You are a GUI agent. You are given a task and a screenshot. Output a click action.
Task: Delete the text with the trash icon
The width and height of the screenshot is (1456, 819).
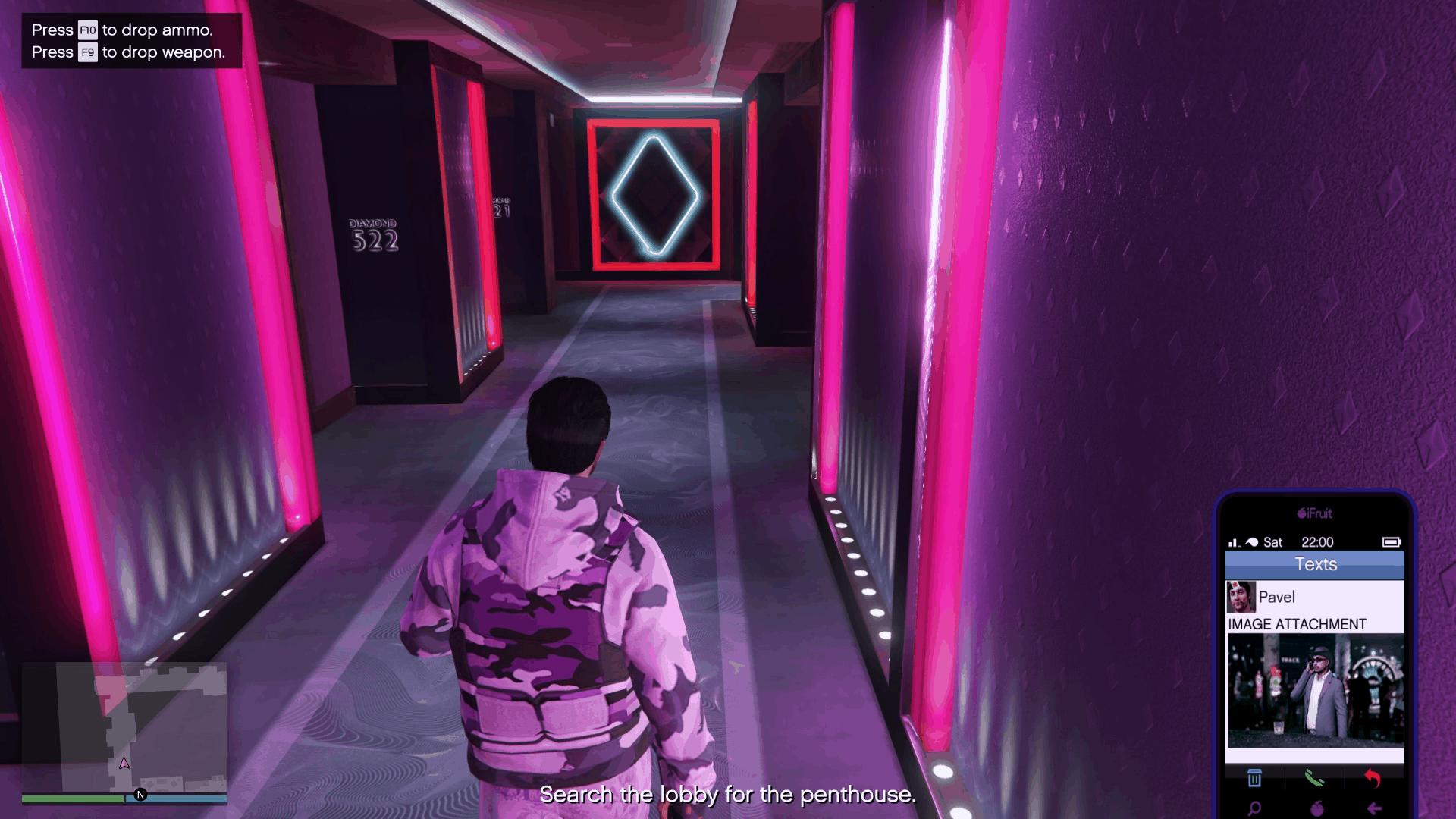pyautogui.click(x=1254, y=778)
